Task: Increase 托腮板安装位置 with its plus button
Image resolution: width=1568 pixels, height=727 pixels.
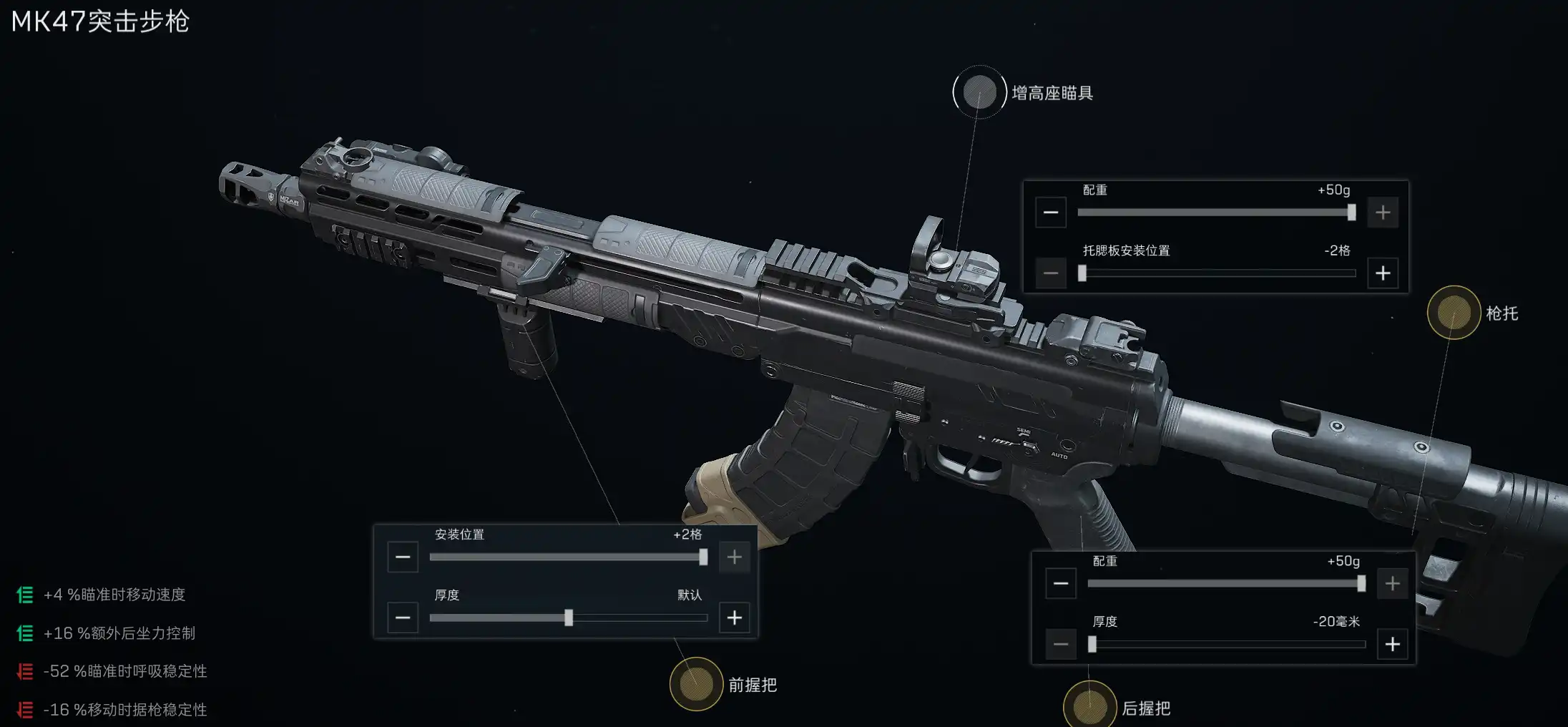Action: pos(1383,273)
